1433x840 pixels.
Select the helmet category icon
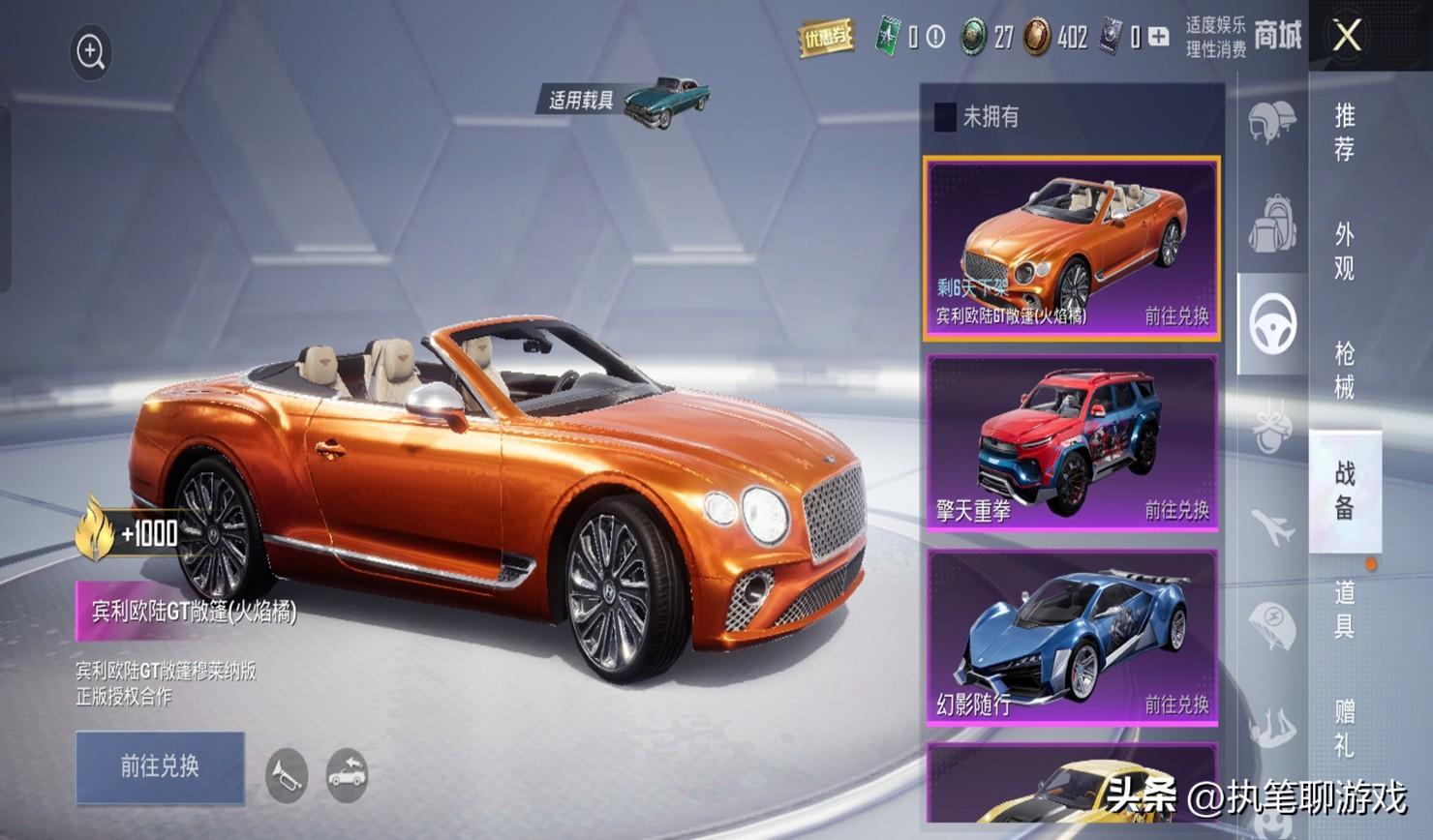[1271, 122]
